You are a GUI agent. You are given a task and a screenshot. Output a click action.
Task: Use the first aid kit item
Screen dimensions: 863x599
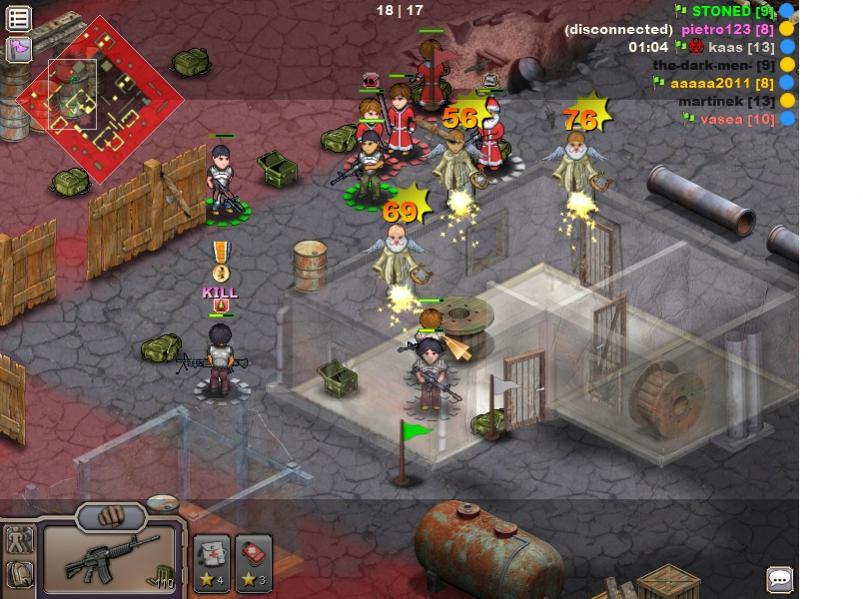pyautogui.click(x=212, y=558)
